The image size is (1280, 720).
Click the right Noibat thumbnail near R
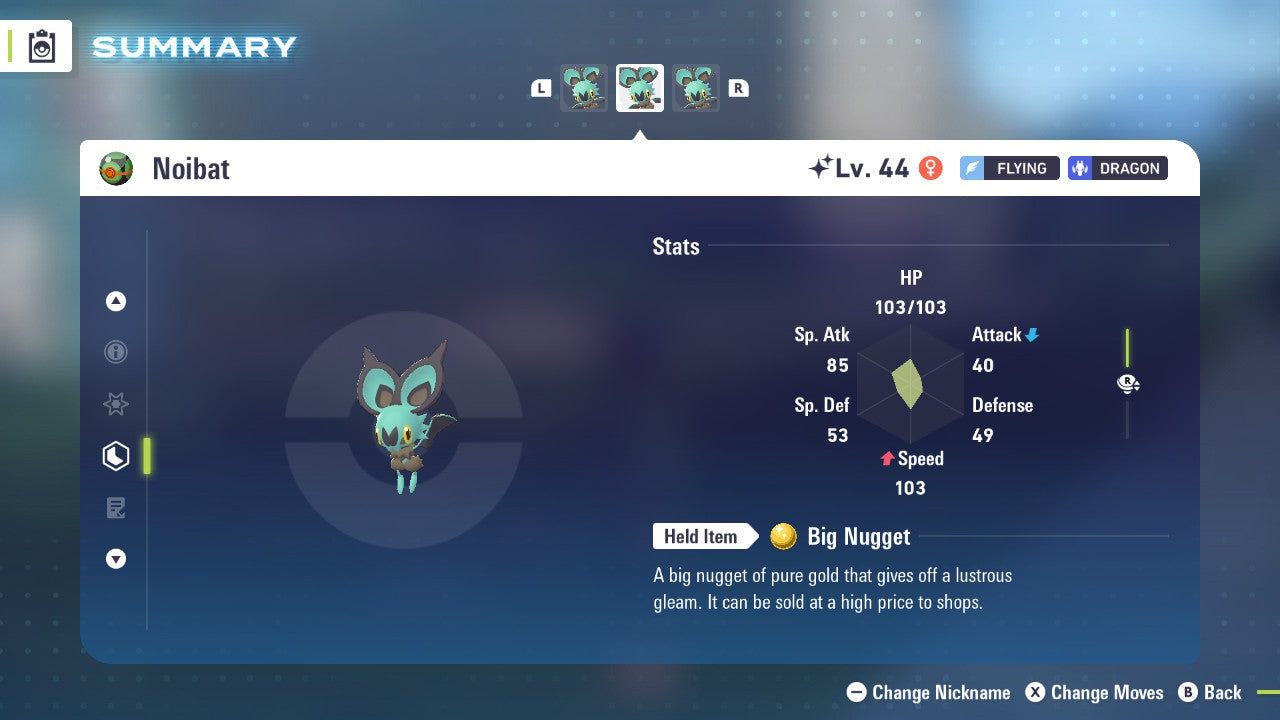[695, 87]
